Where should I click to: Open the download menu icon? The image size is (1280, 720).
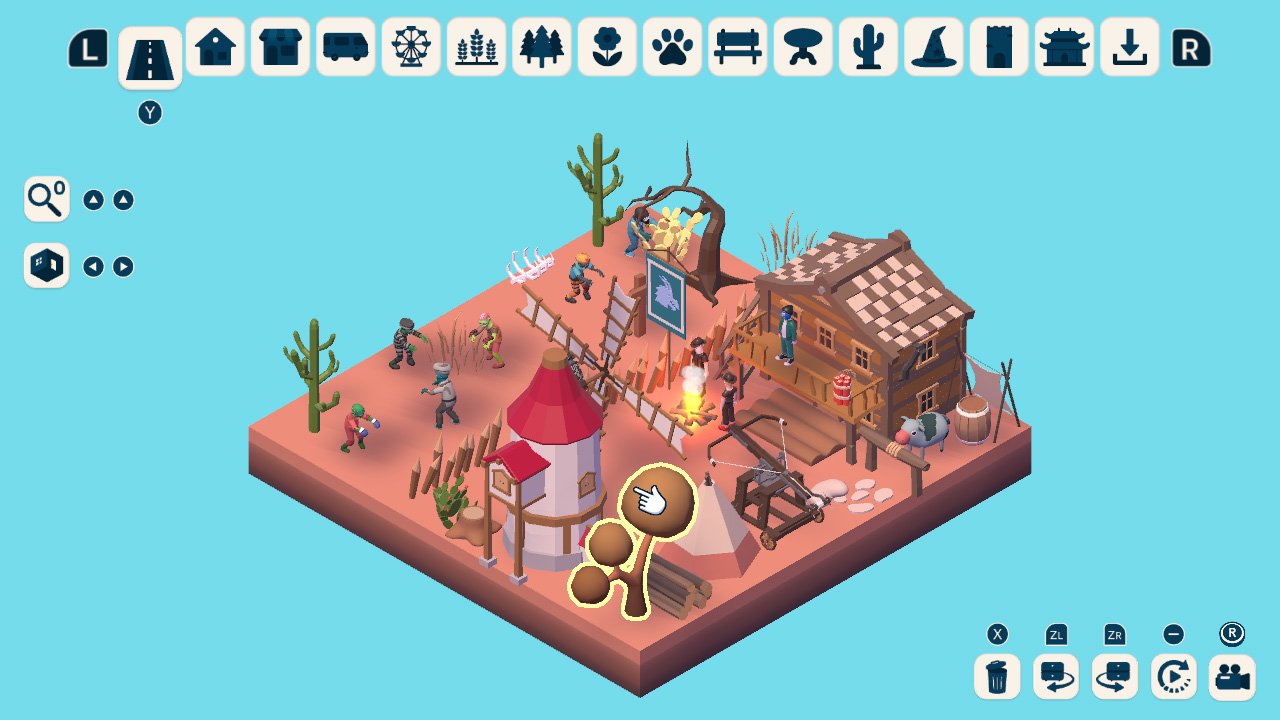pyautogui.click(x=1129, y=46)
